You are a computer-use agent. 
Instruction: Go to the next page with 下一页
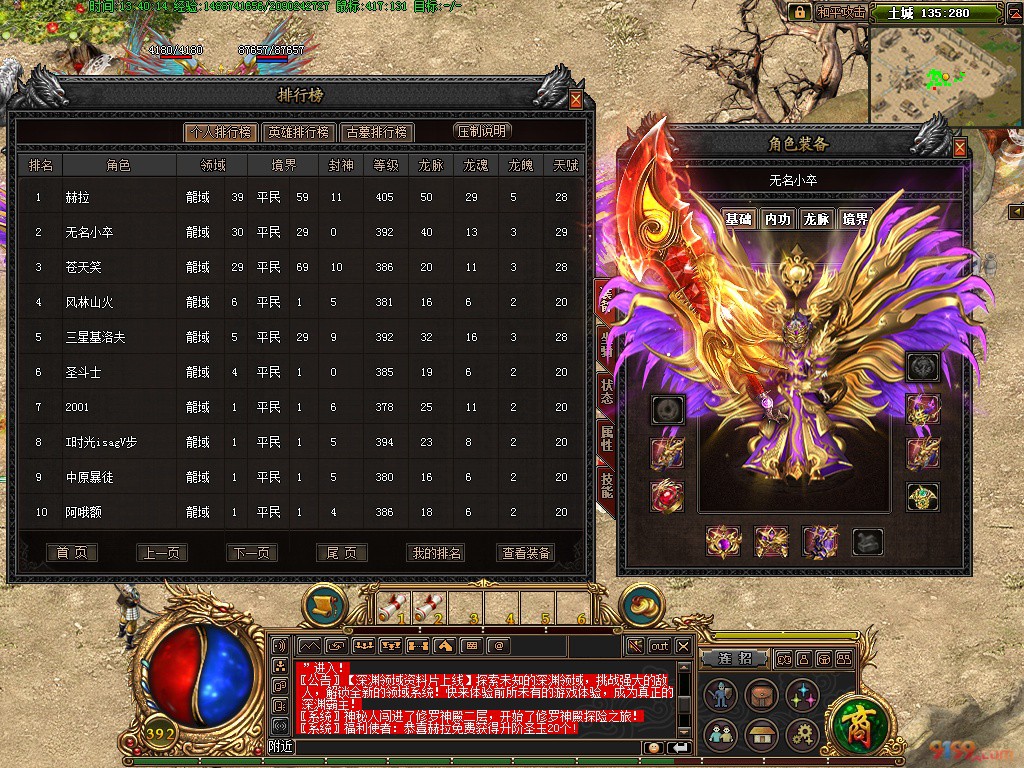pyautogui.click(x=251, y=553)
